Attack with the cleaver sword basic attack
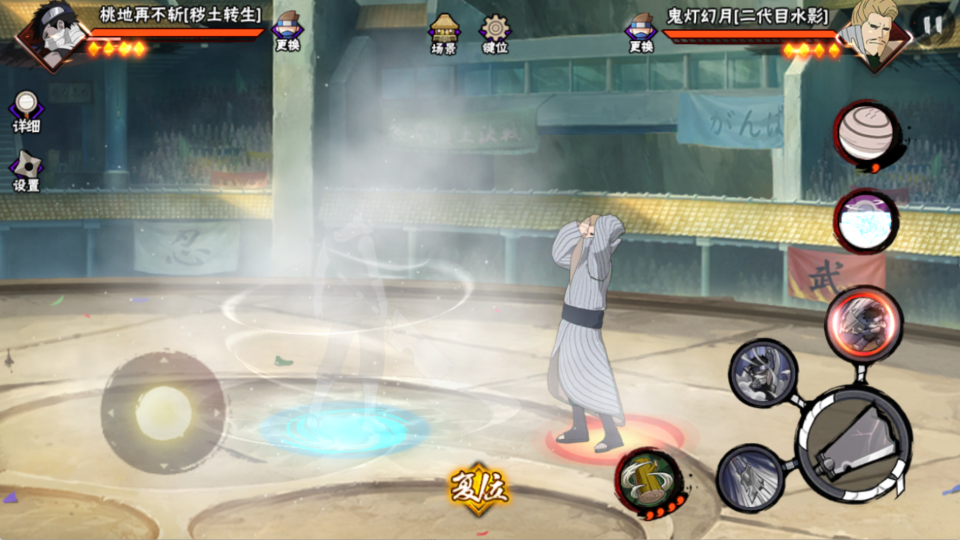The height and width of the screenshot is (540, 960). click(x=854, y=446)
